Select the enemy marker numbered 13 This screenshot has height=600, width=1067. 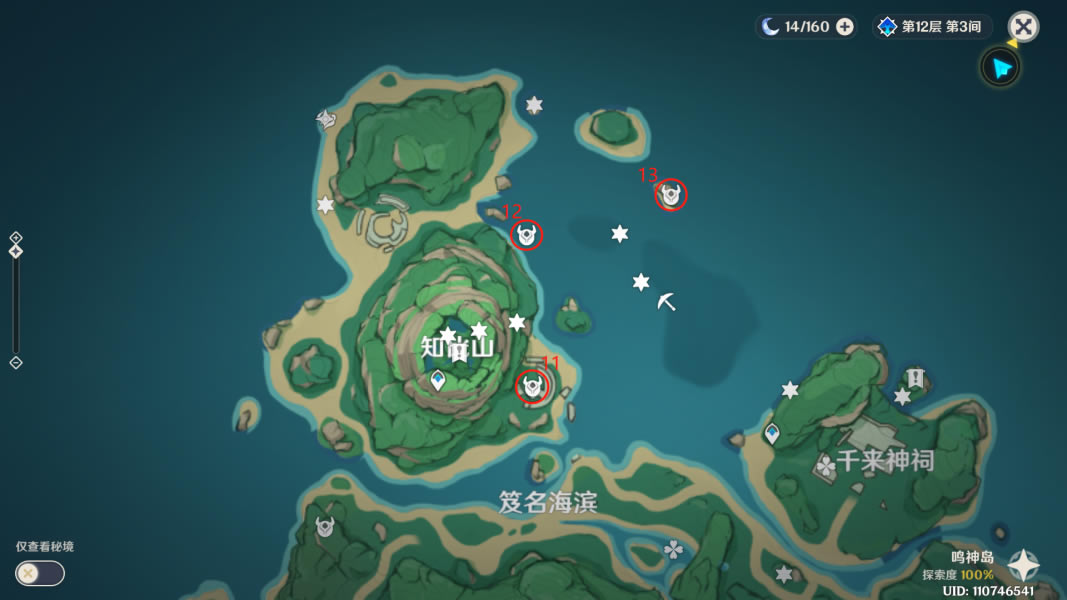[x=671, y=195]
